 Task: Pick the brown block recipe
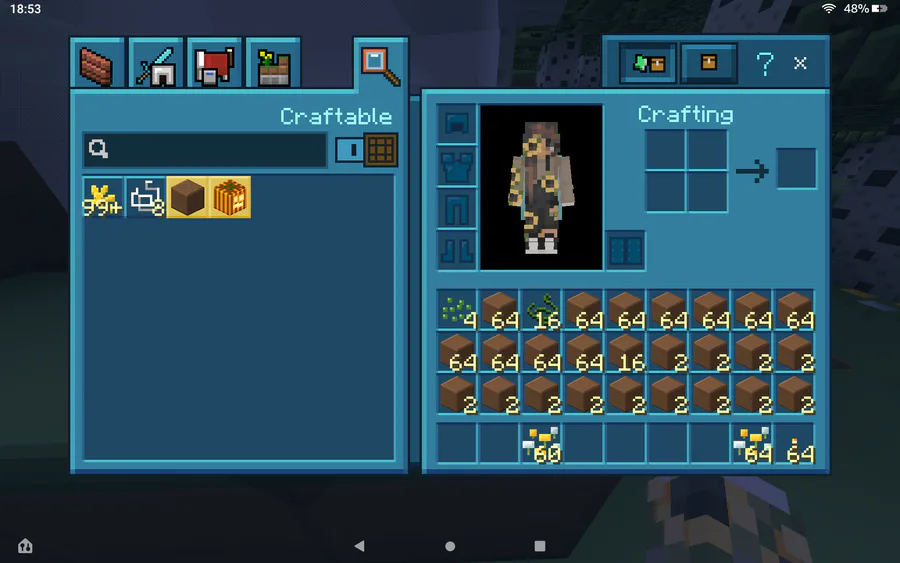188,198
